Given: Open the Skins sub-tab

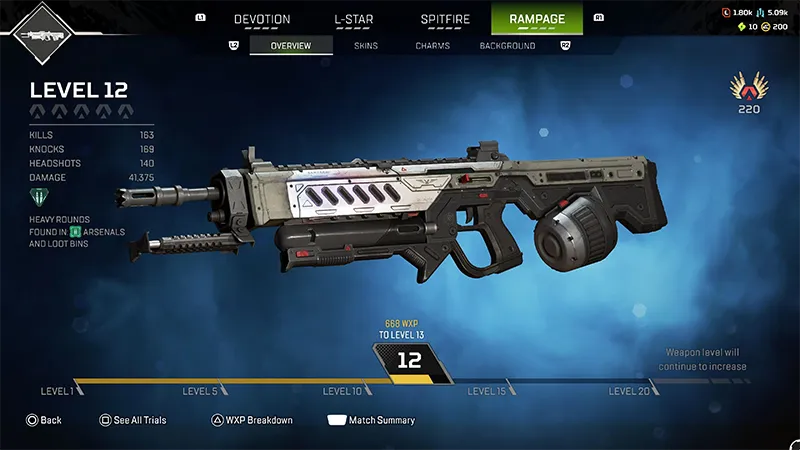Looking at the screenshot, I should [365, 46].
